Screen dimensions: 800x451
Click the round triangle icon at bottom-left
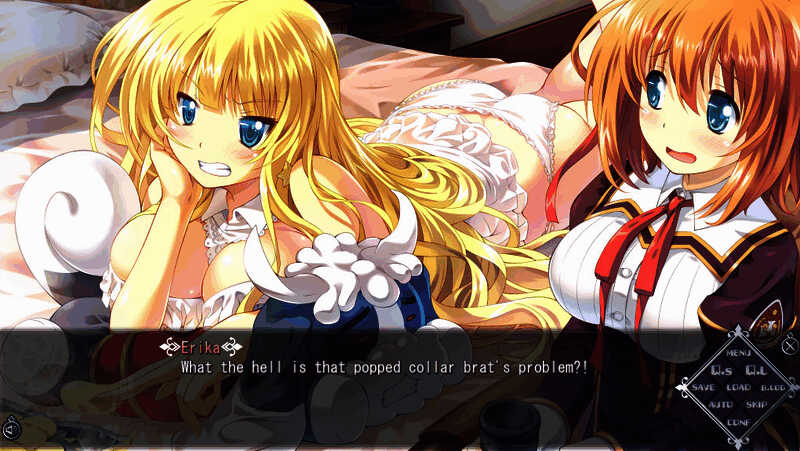pyautogui.click(x=11, y=430)
